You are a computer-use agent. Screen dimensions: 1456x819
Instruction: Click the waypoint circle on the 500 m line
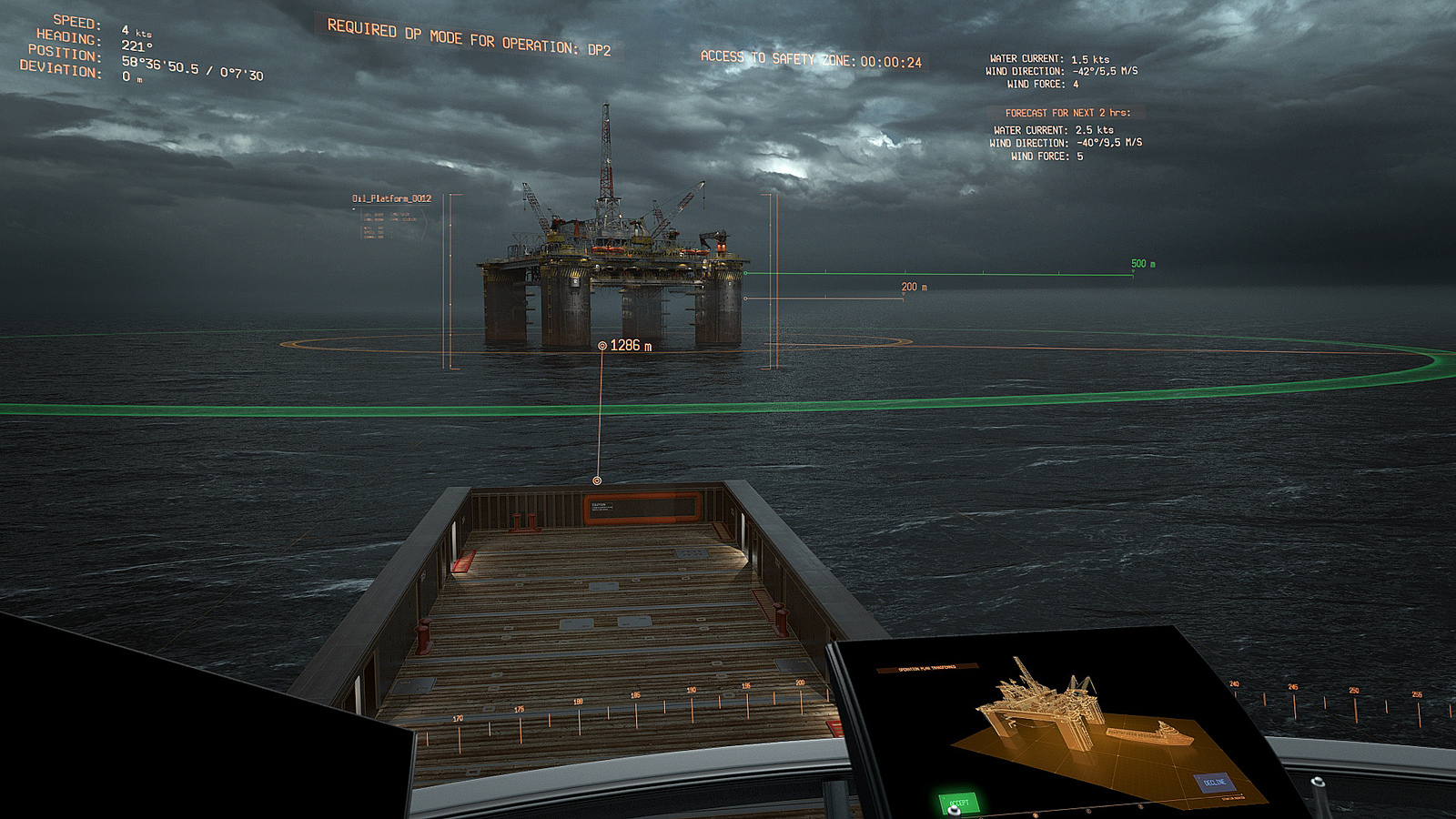(747, 271)
